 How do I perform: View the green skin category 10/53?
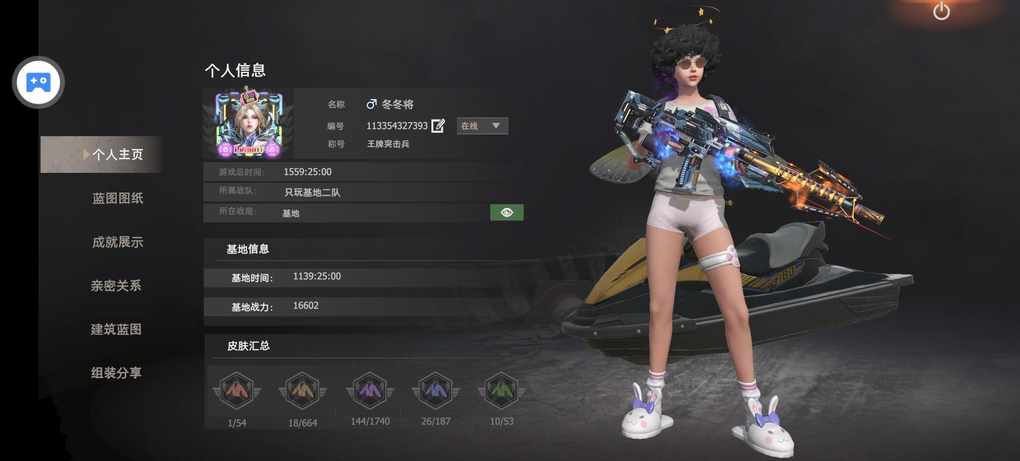[x=501, y=390]
